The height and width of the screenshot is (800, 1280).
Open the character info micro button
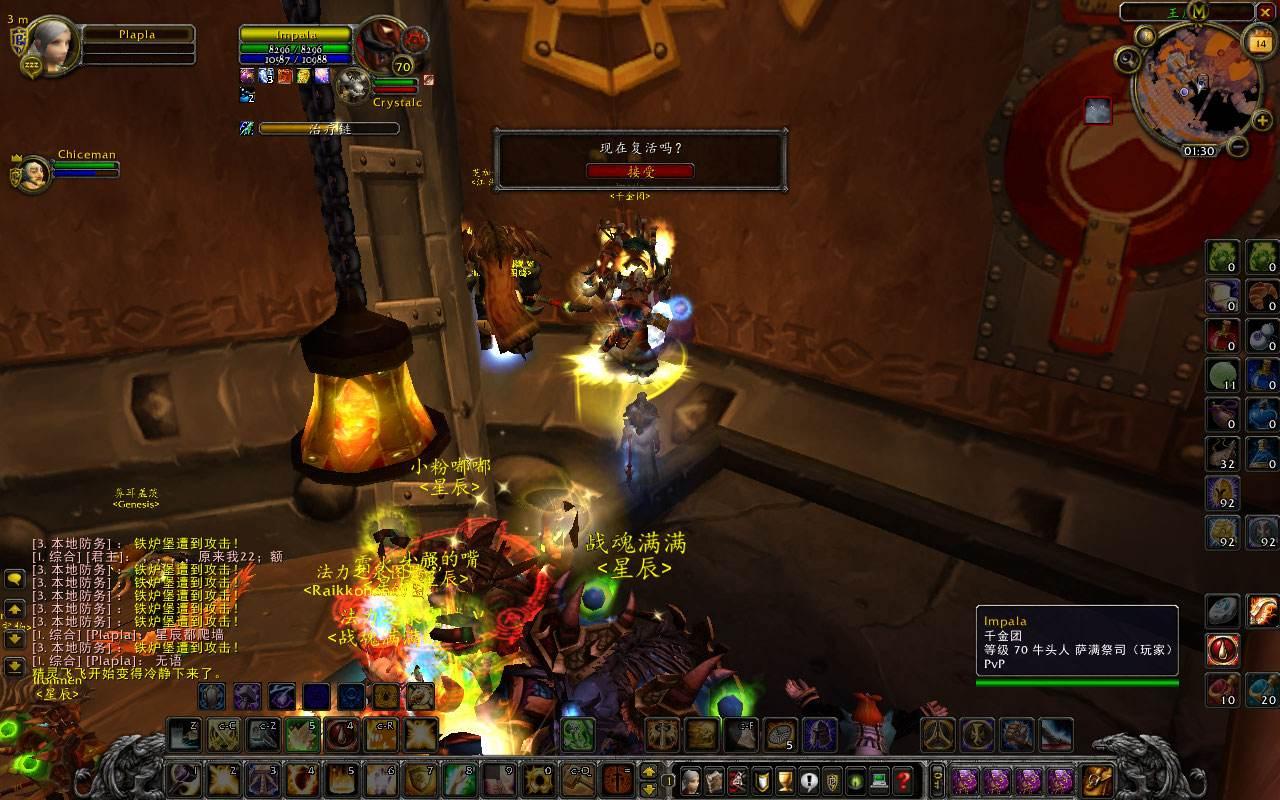point(690,779)
